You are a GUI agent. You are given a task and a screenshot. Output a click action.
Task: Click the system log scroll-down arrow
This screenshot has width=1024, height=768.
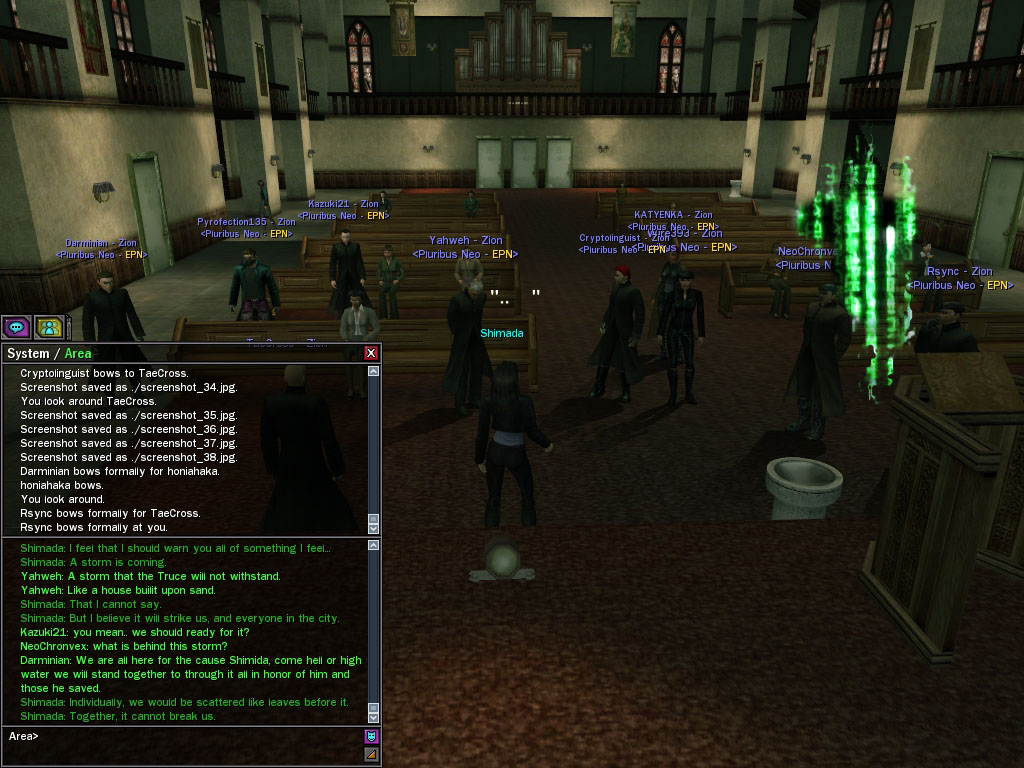tap(374, 527)
